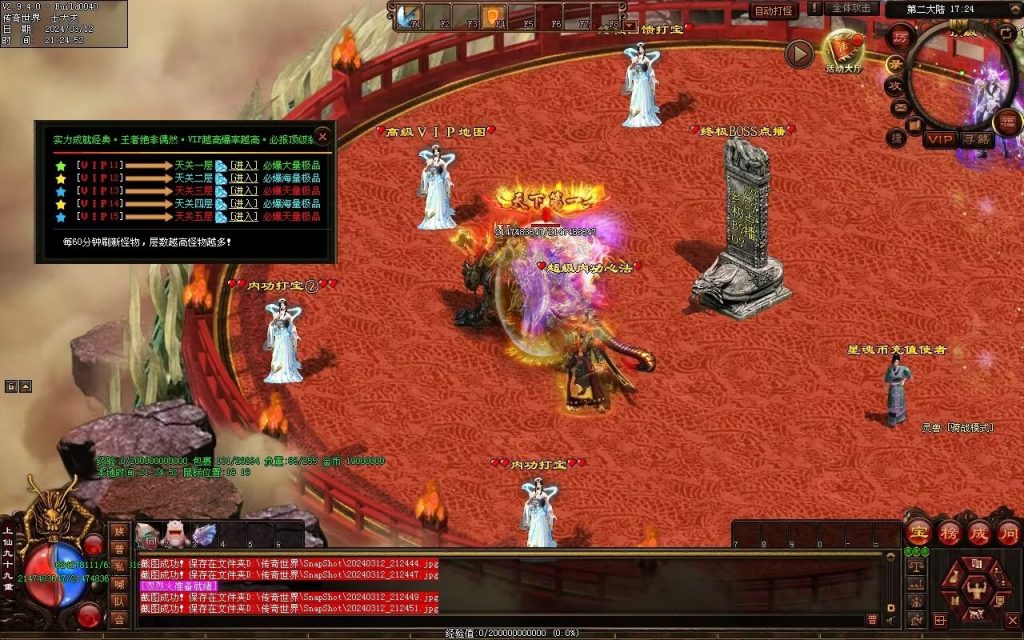Close the VIP map entry panel
The image size is (1024, 640).
coord(322,136)
